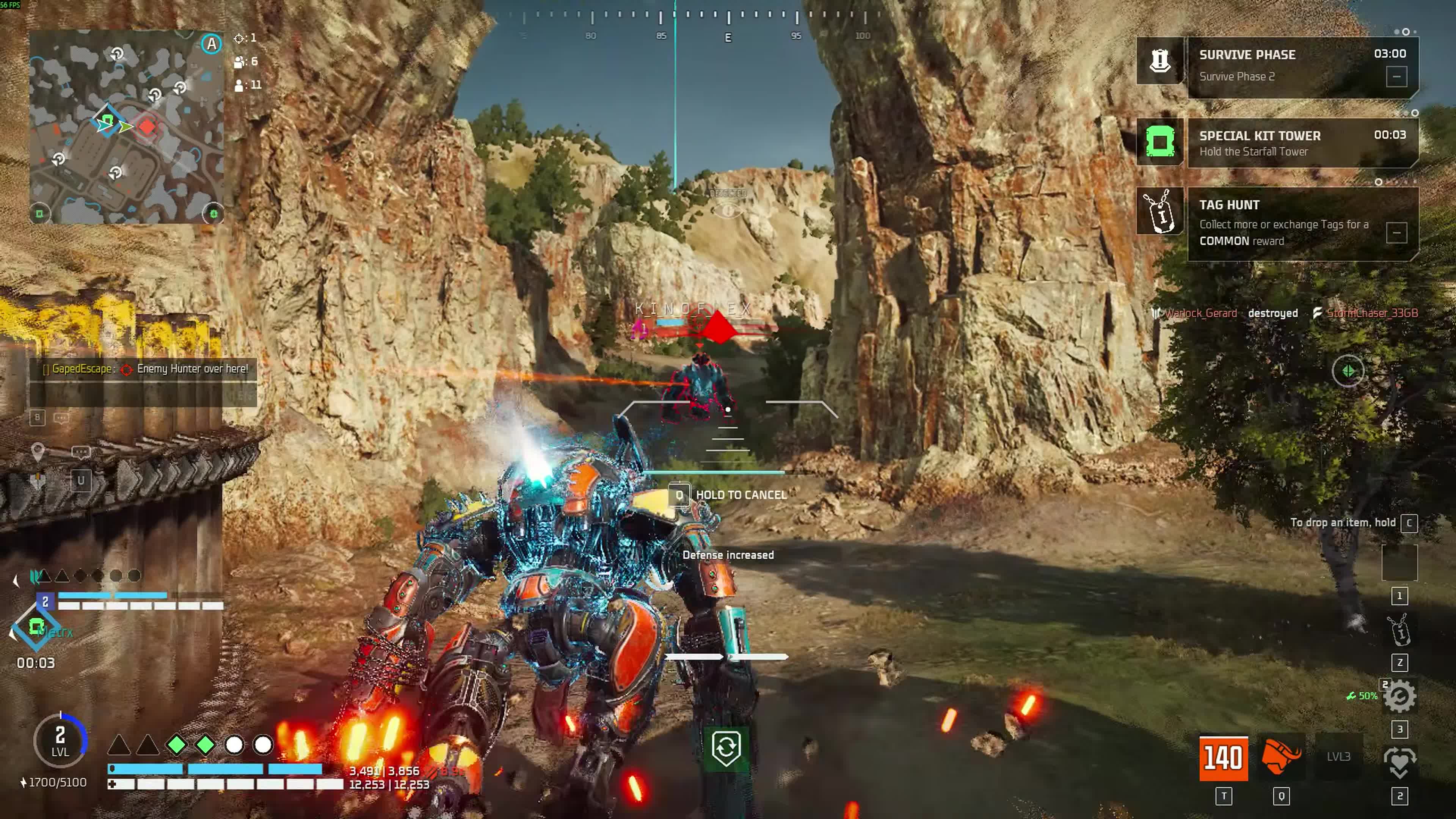Use the gear repair kit item
This screenshot has height=819, width=1456.
(x=1399, y=697)
